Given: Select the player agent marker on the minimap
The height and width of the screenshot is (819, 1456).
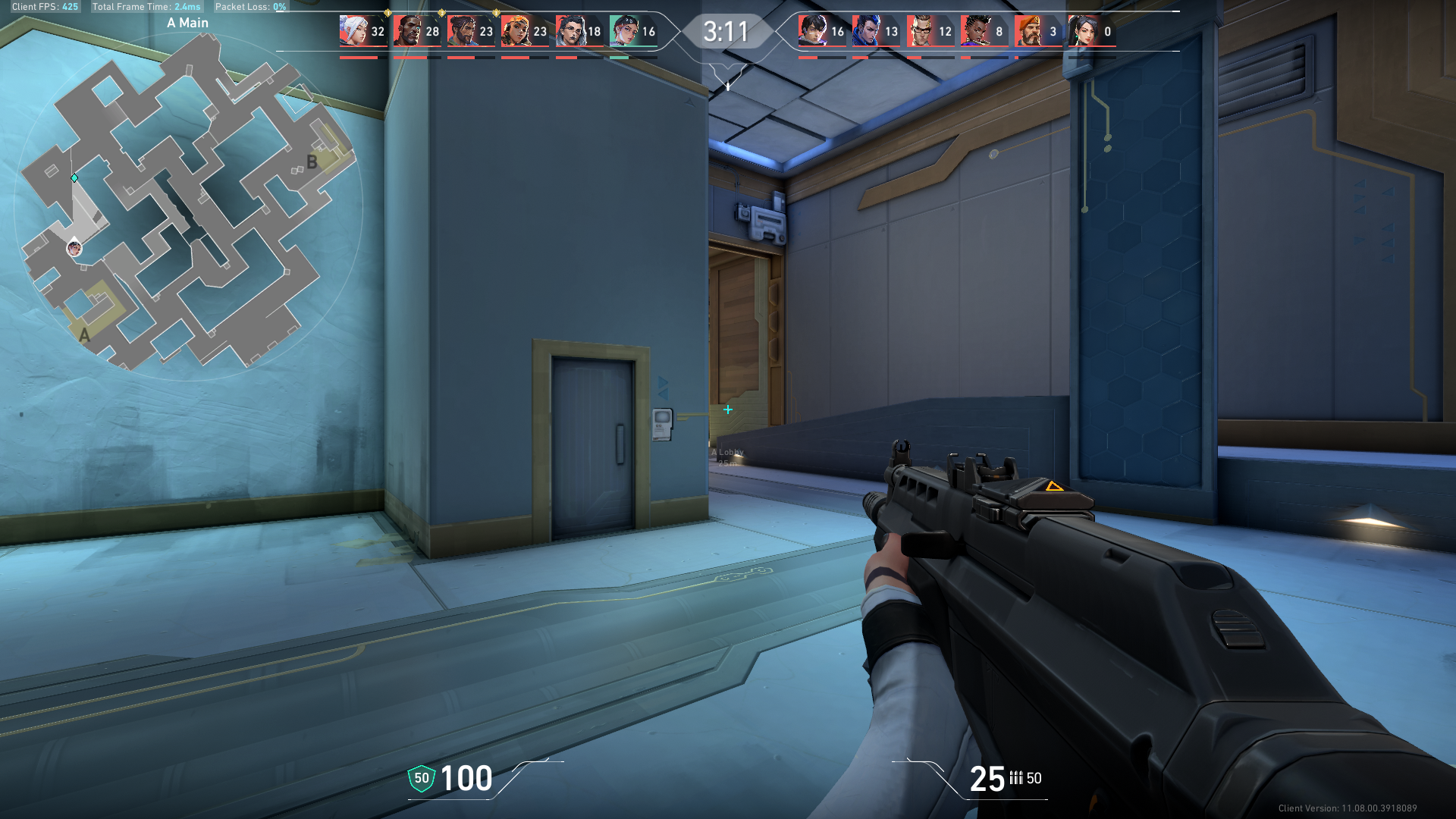Looking at the screenshot, I should [x=74, y=247].
